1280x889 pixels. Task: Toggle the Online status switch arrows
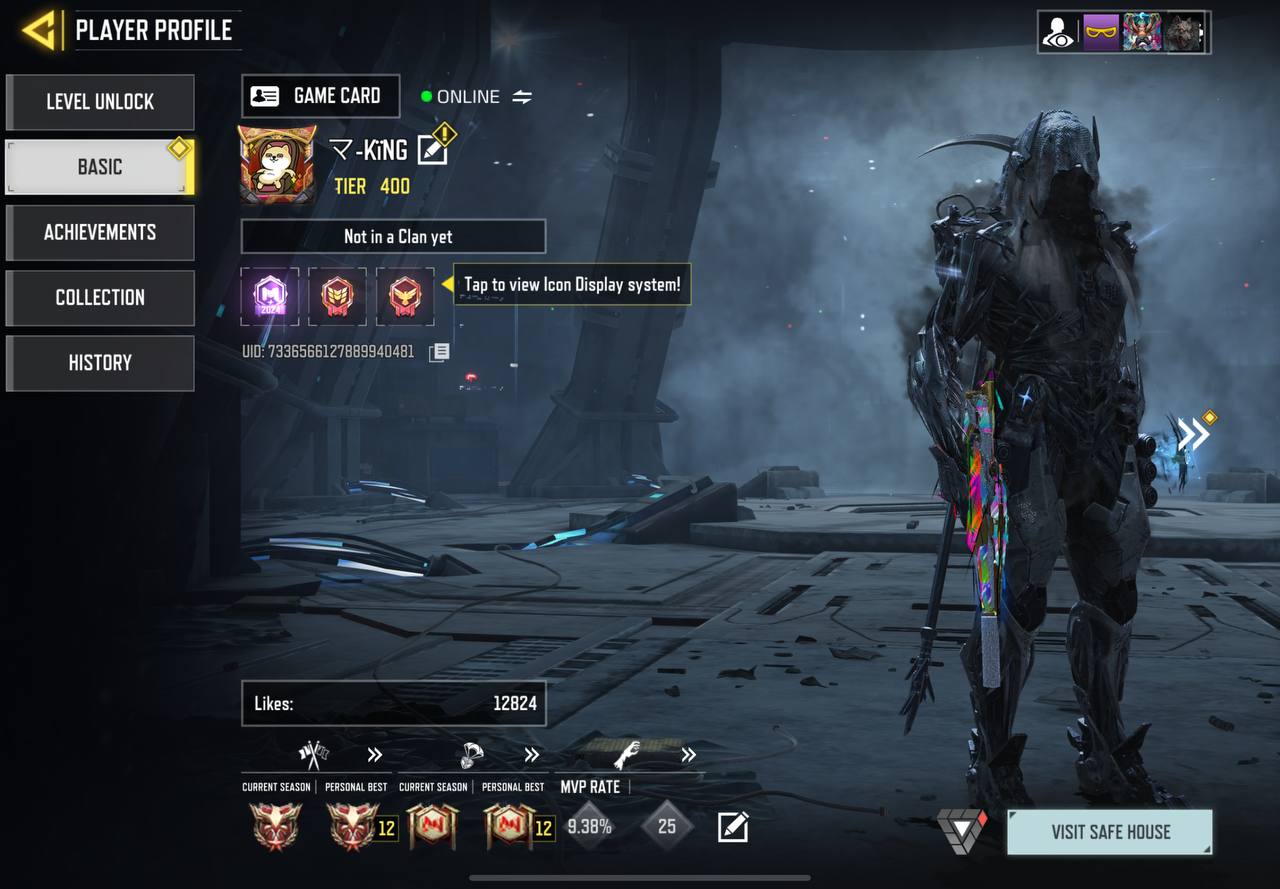pos(522,97)
